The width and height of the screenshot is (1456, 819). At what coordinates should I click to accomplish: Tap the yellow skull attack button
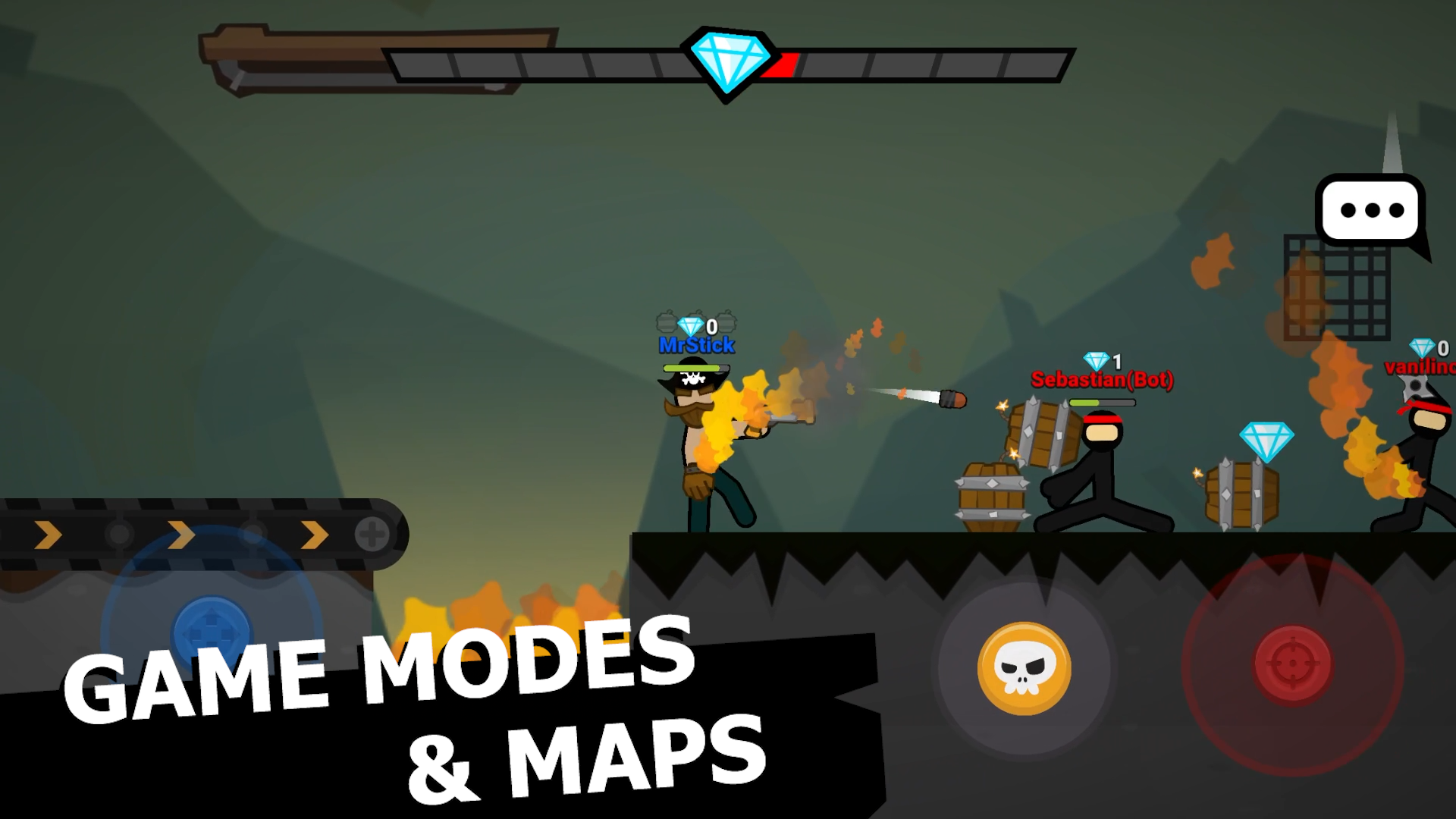(x=1025, y=667)
